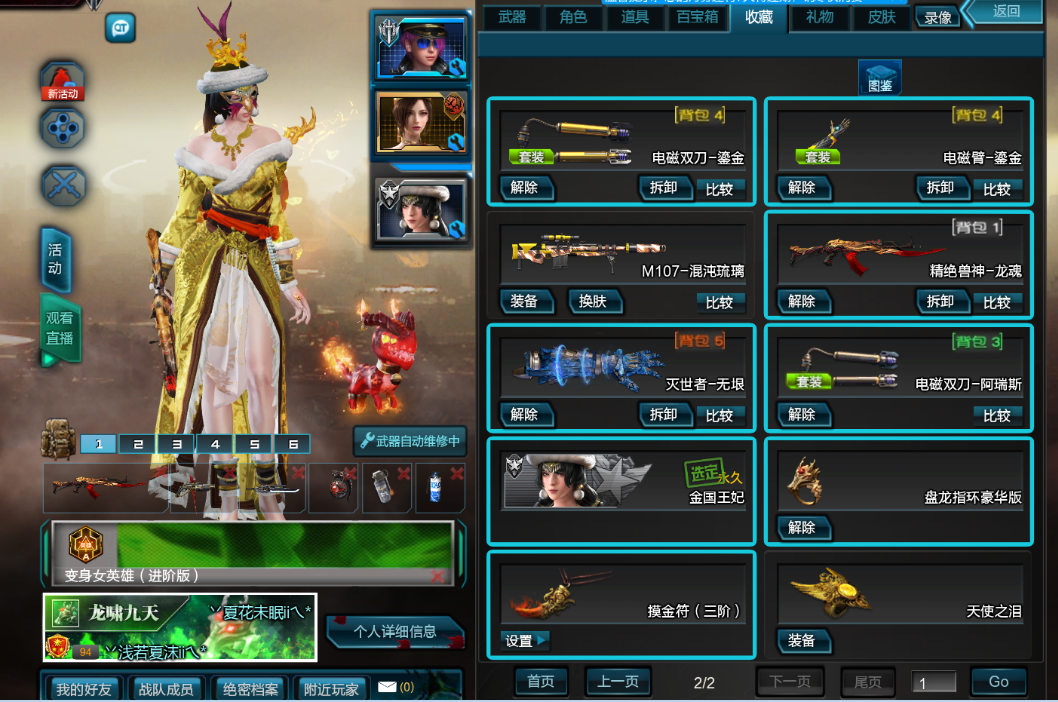Go to 上一页 previous page

[x=618, y=681]
